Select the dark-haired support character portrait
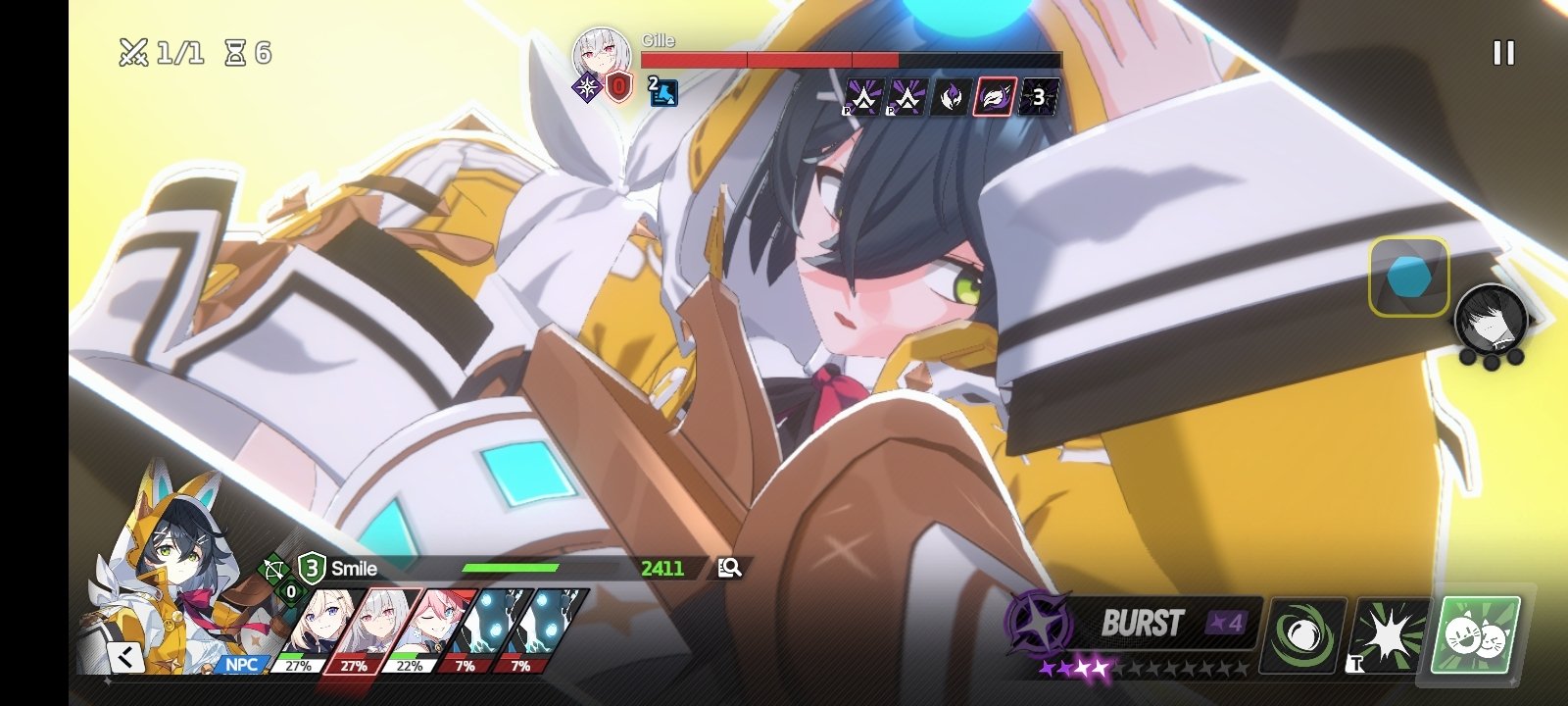This screenshot has width=1568, height=706. pos(1490,320)
